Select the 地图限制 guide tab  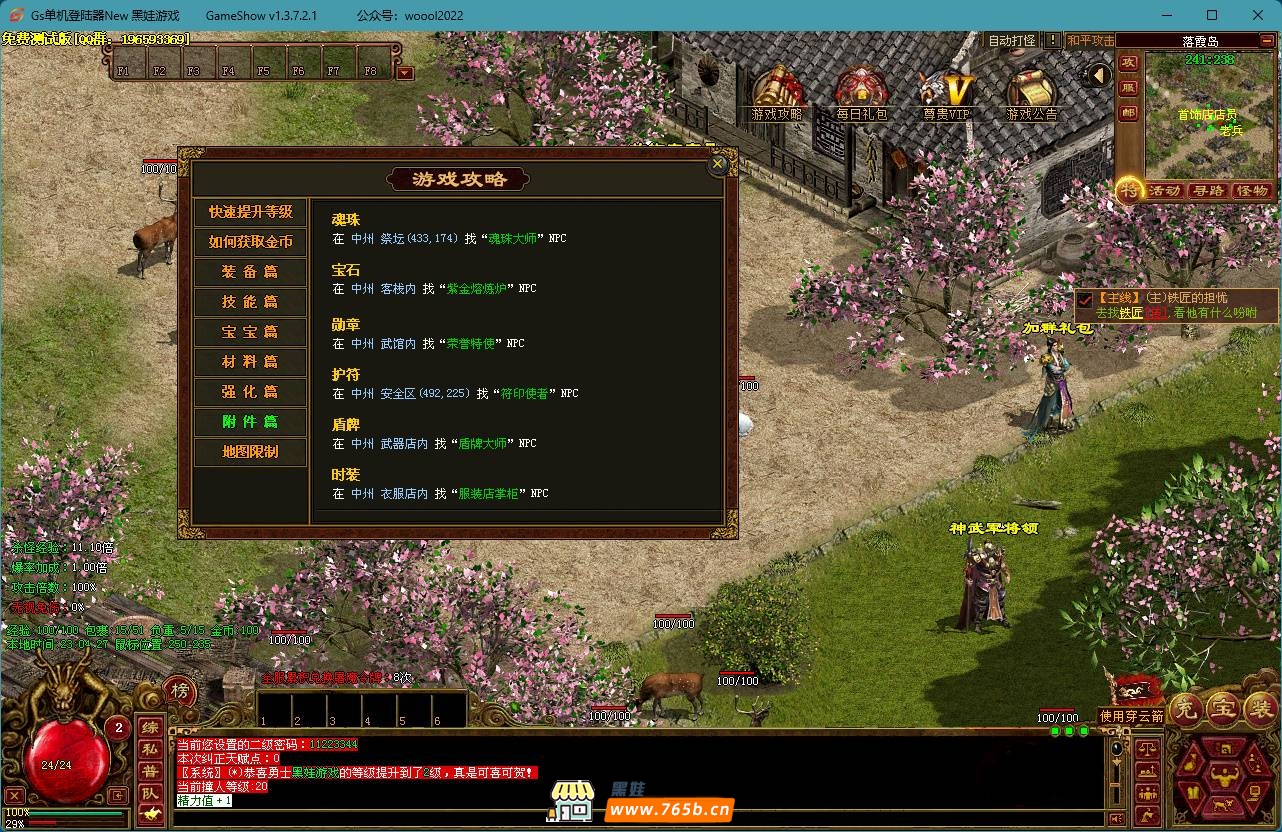tap(251, 452)
